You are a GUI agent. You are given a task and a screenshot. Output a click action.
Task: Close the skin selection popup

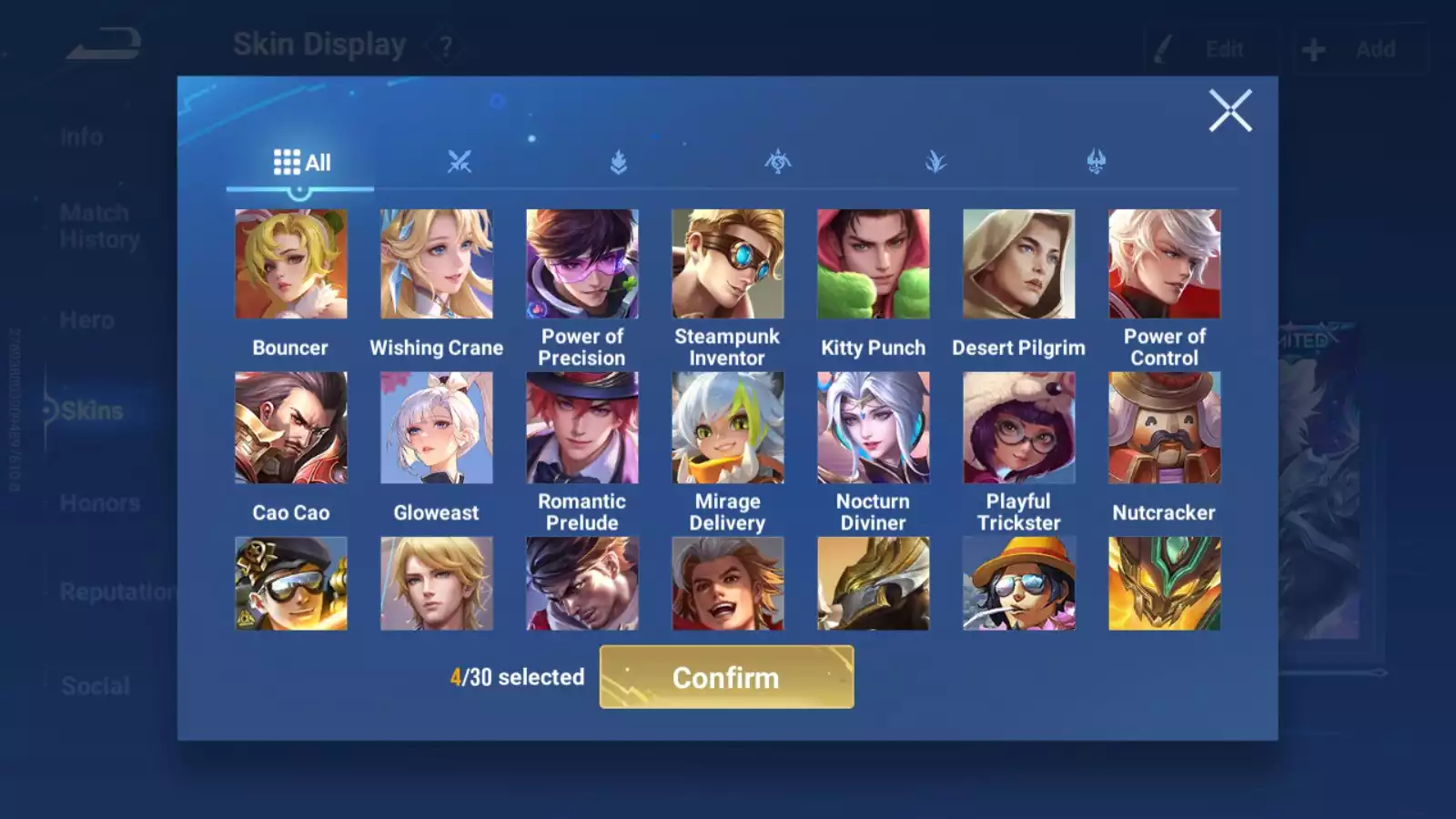click(1230, 111)
